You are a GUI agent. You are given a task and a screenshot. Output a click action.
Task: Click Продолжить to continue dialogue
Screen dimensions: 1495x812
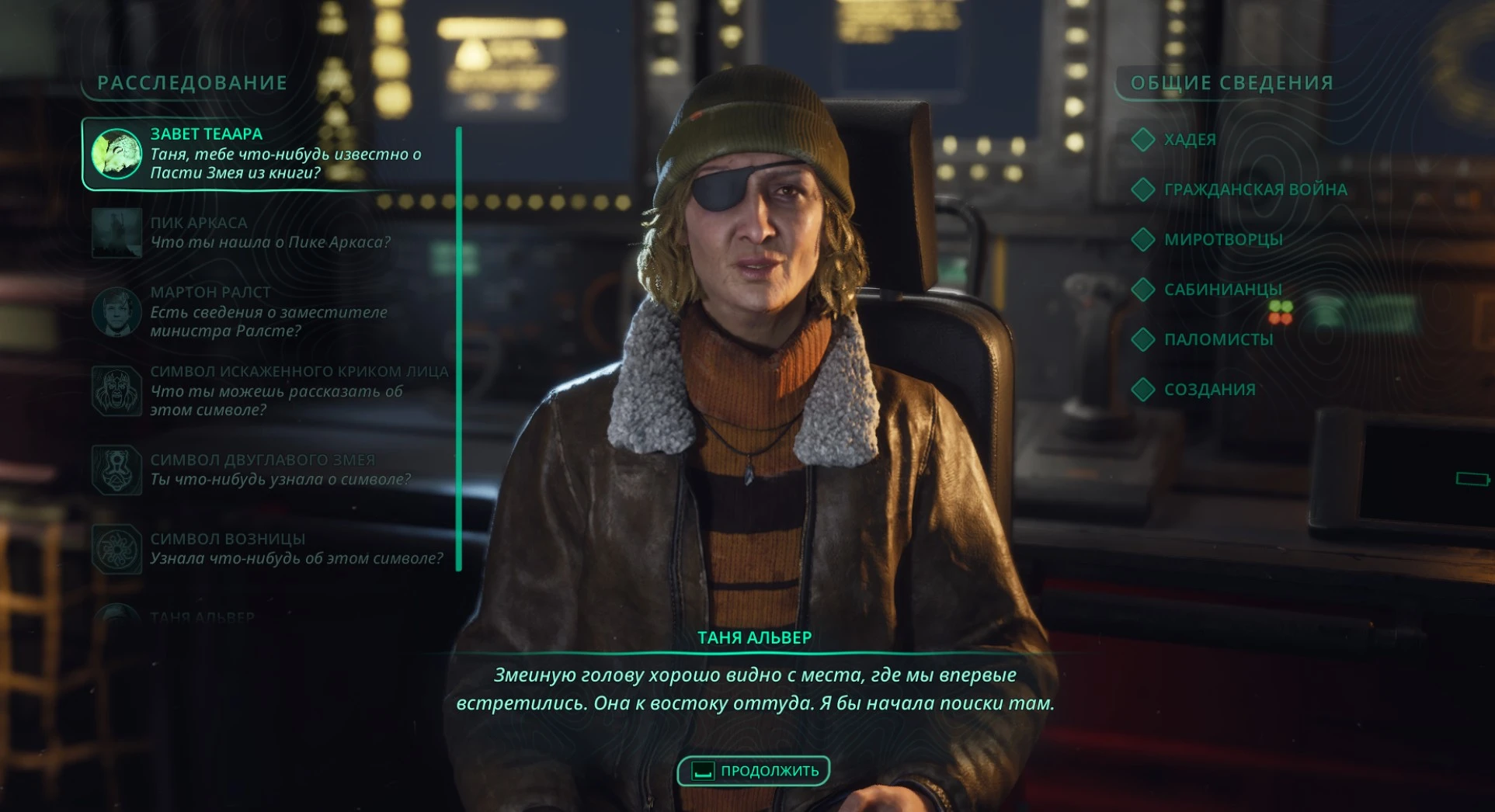(754, 771)
